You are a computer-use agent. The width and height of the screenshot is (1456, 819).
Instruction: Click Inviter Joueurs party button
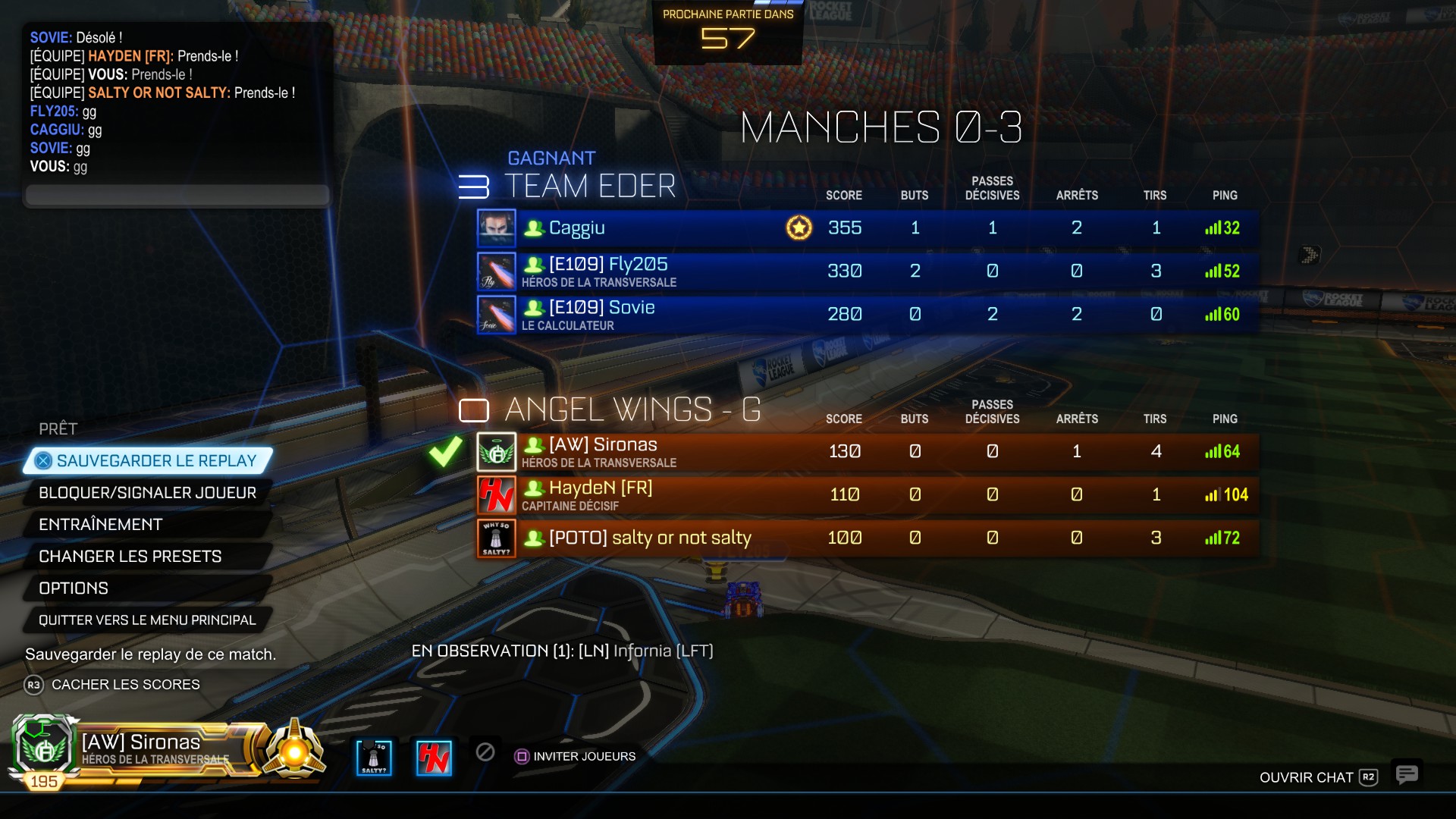point(576,756)
